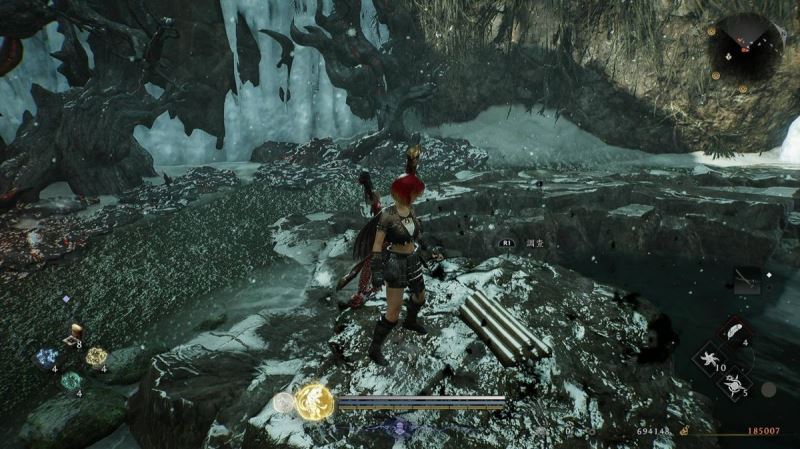Select the yellow orb shortcut item

pos(96,356)
